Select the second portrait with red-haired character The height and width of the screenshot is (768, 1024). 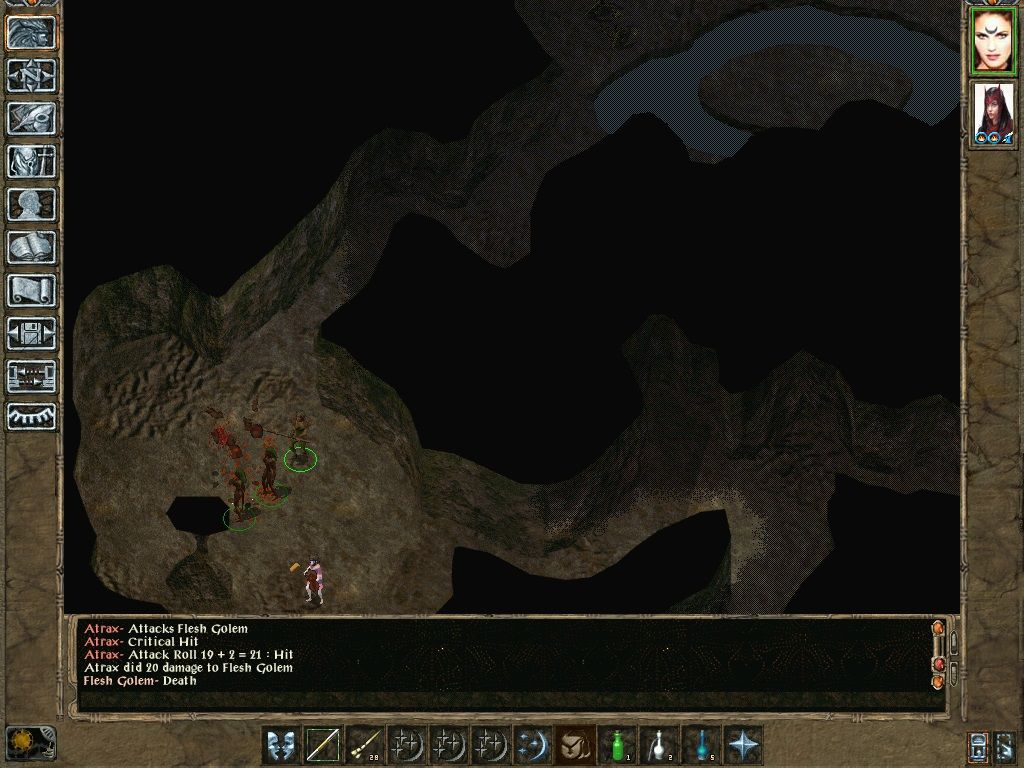(992, 114)
